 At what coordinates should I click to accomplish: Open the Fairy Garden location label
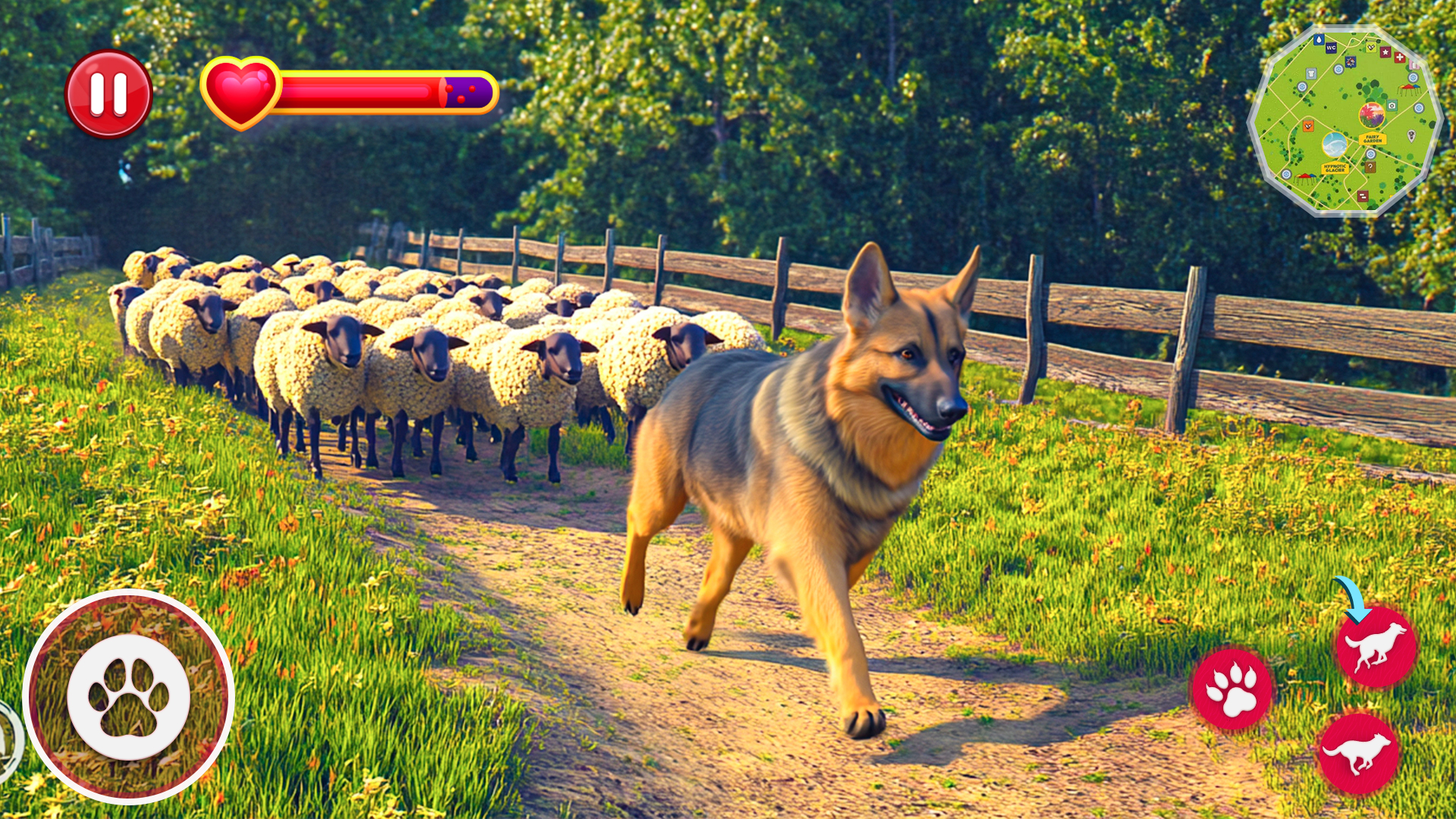1373,138
